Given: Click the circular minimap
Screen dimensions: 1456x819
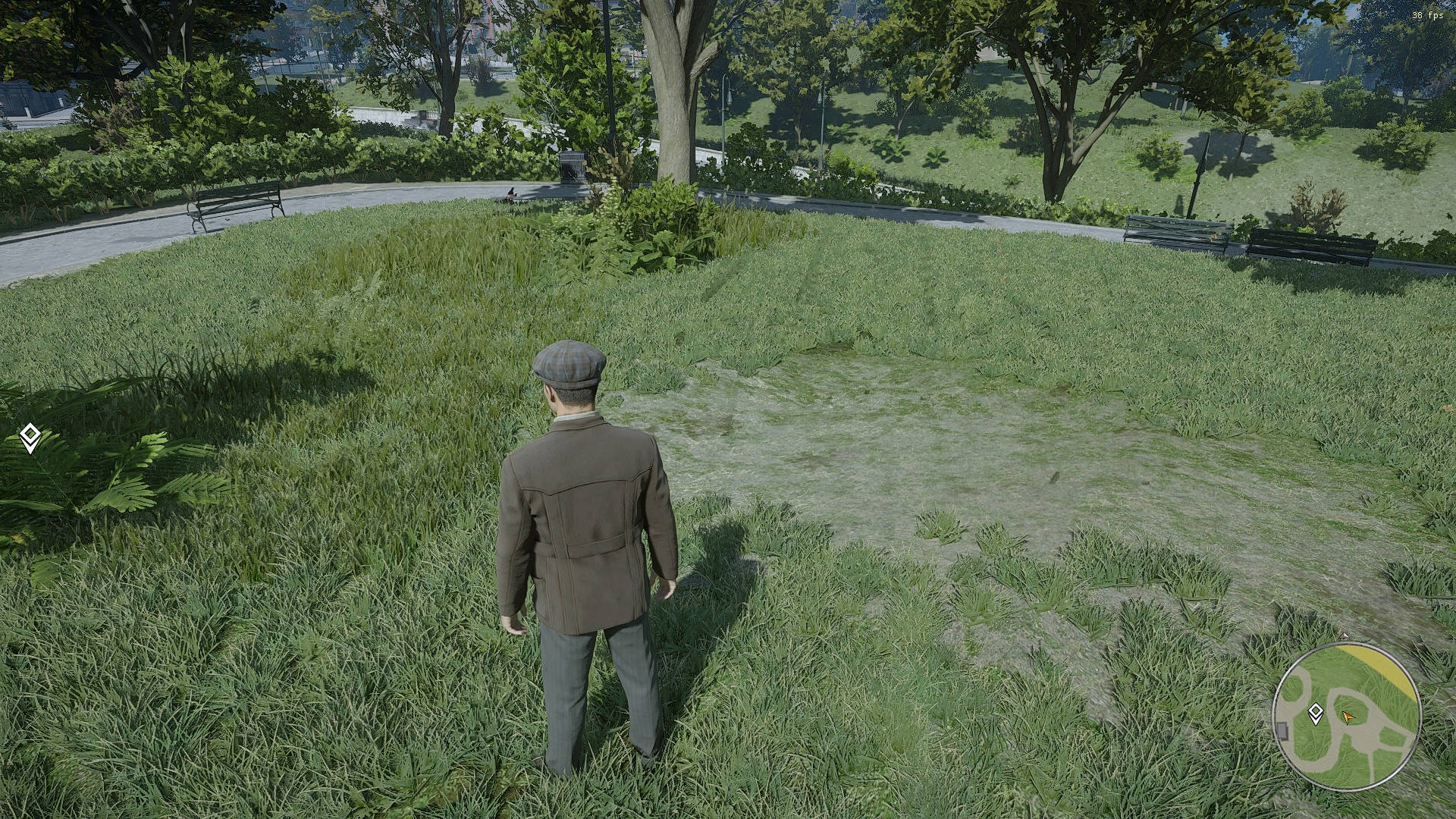Looking at the screenshot, I should pyautogui.click(x=1346, y=717).
